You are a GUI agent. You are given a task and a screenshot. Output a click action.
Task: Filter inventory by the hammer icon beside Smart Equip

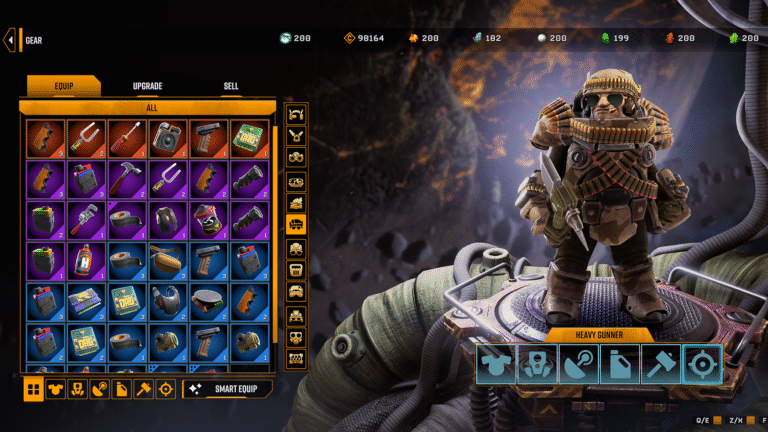(144, 388)
